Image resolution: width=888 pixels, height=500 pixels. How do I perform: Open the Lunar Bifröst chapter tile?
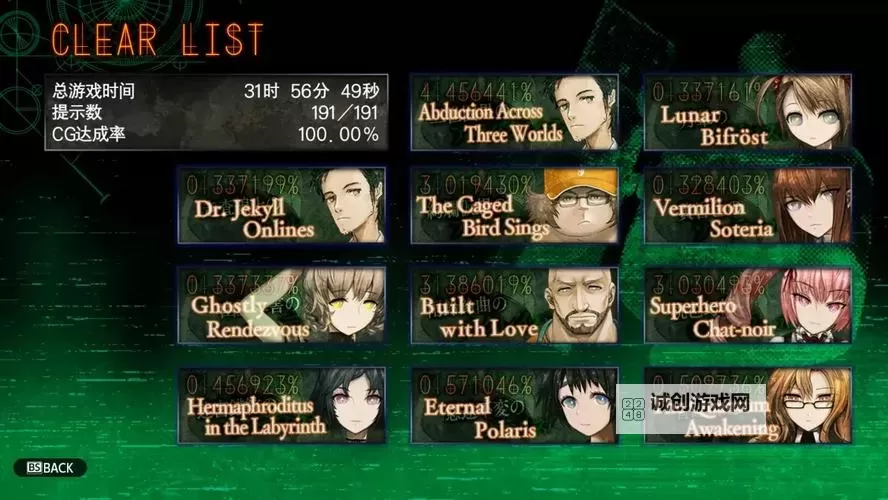(x=747, y=112)
